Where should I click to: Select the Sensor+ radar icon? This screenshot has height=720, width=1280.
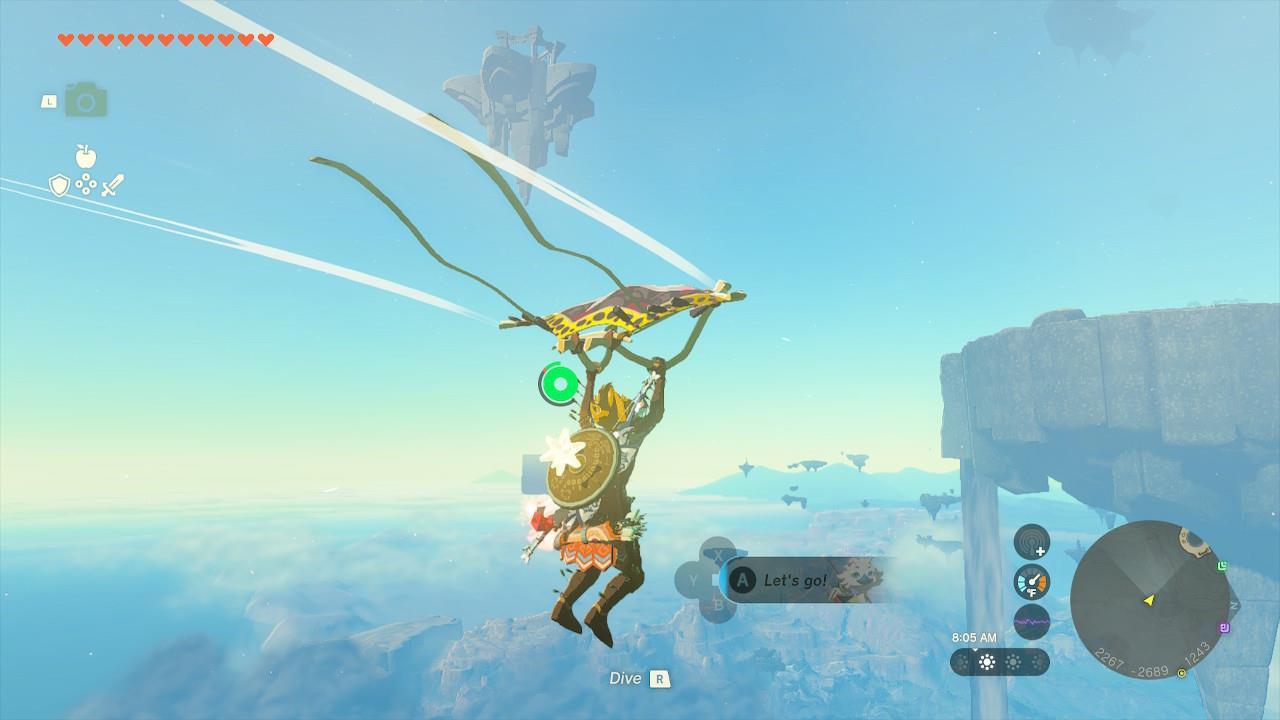[x=1032, y=542]
